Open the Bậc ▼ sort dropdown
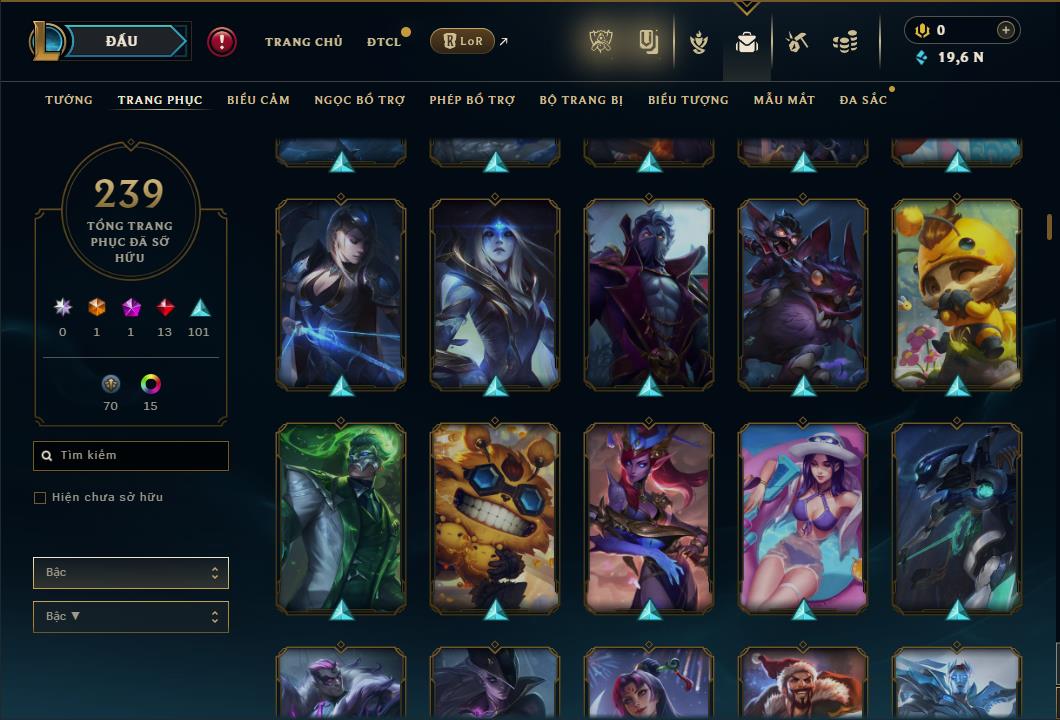 131,617
